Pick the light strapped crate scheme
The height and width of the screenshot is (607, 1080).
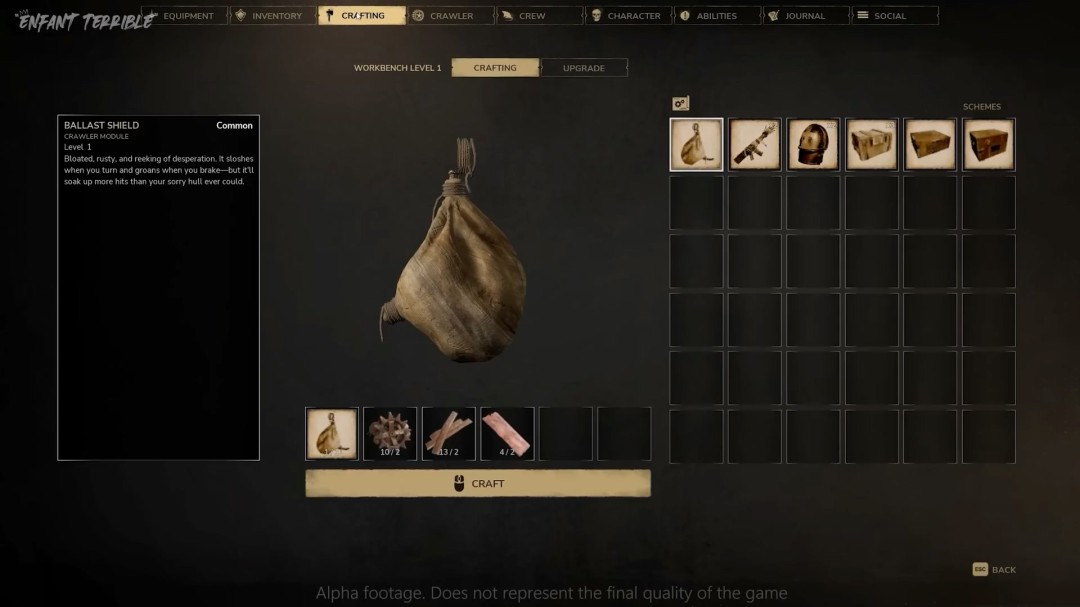(872, 145)
